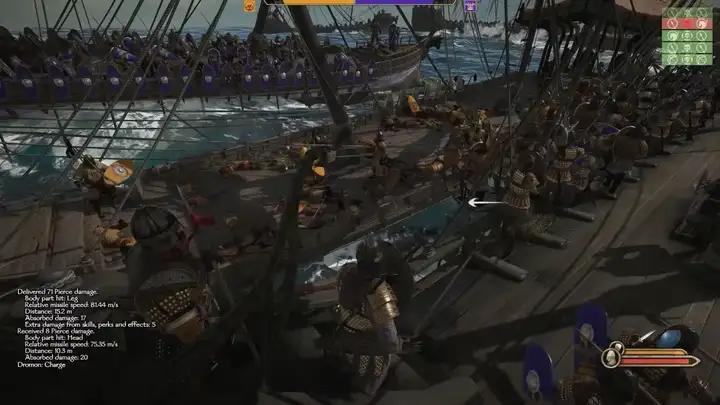Viewport: 720px width, 405px height.
Task: Click the purple castle faction banner
Action: click(x=469, y=5)
